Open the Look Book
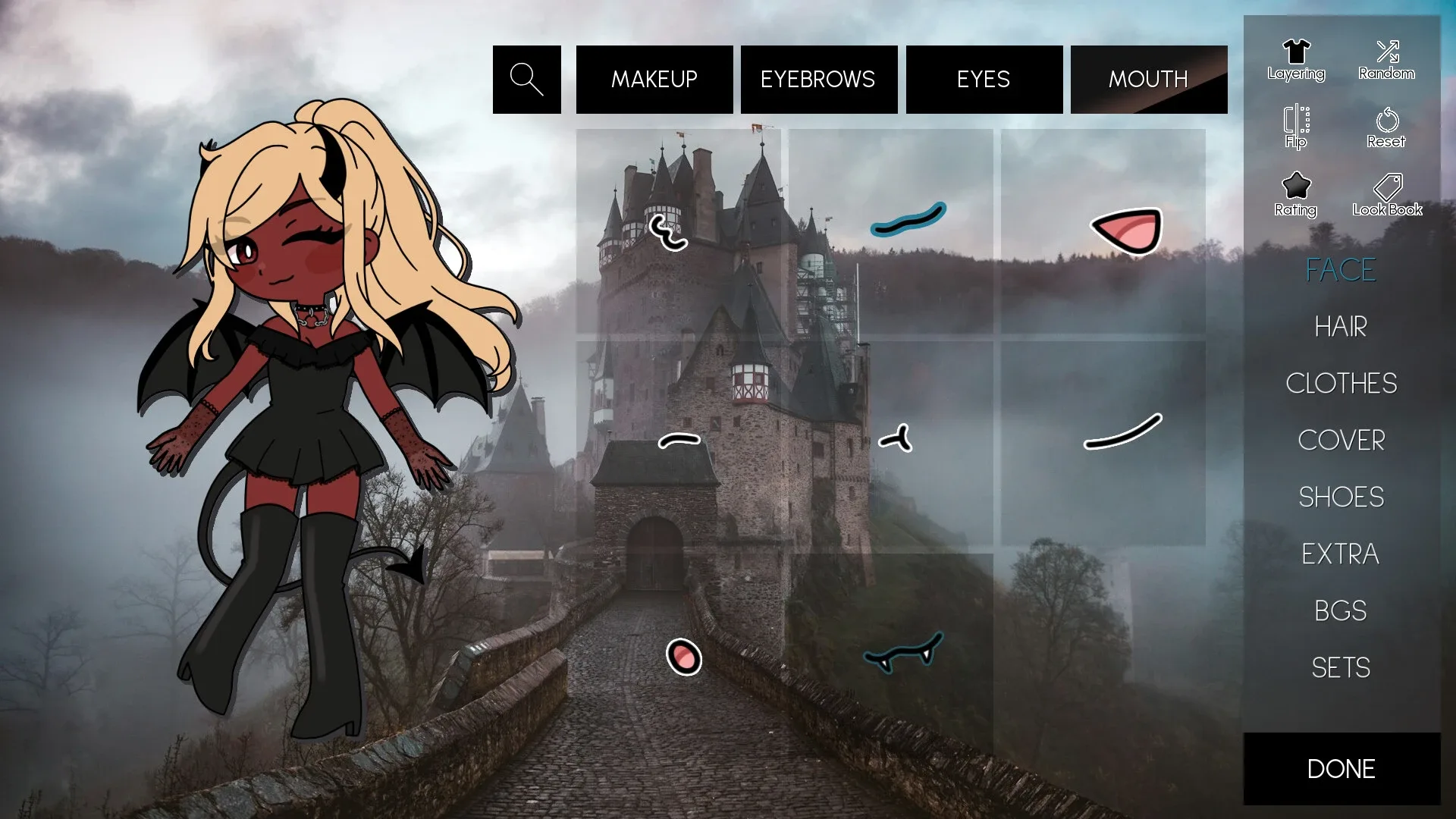Image resolution: width=1456 pixels, height=819 pixels. coord(1385,188)
